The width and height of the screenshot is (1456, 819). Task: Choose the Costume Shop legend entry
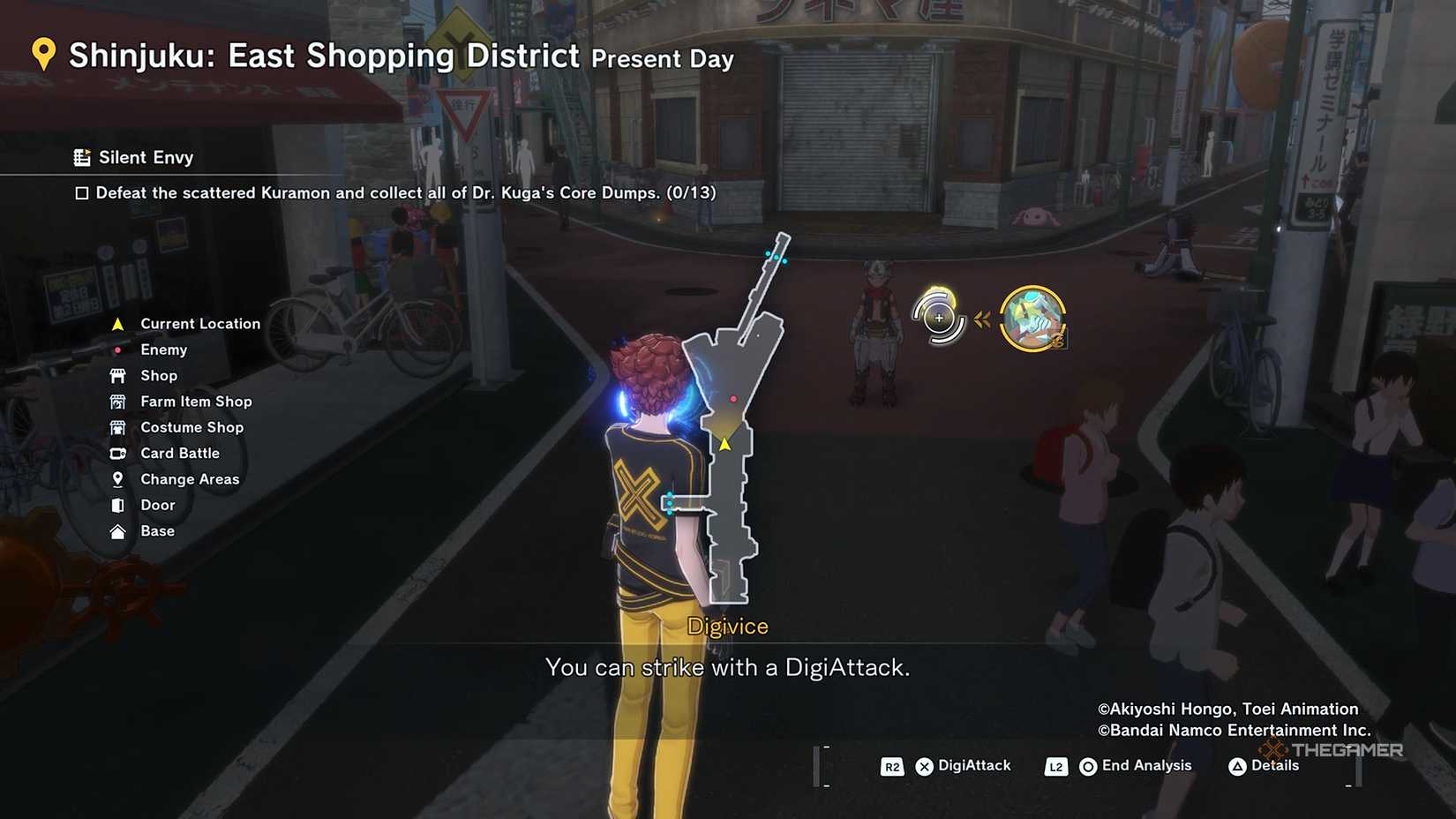(191, 428)
